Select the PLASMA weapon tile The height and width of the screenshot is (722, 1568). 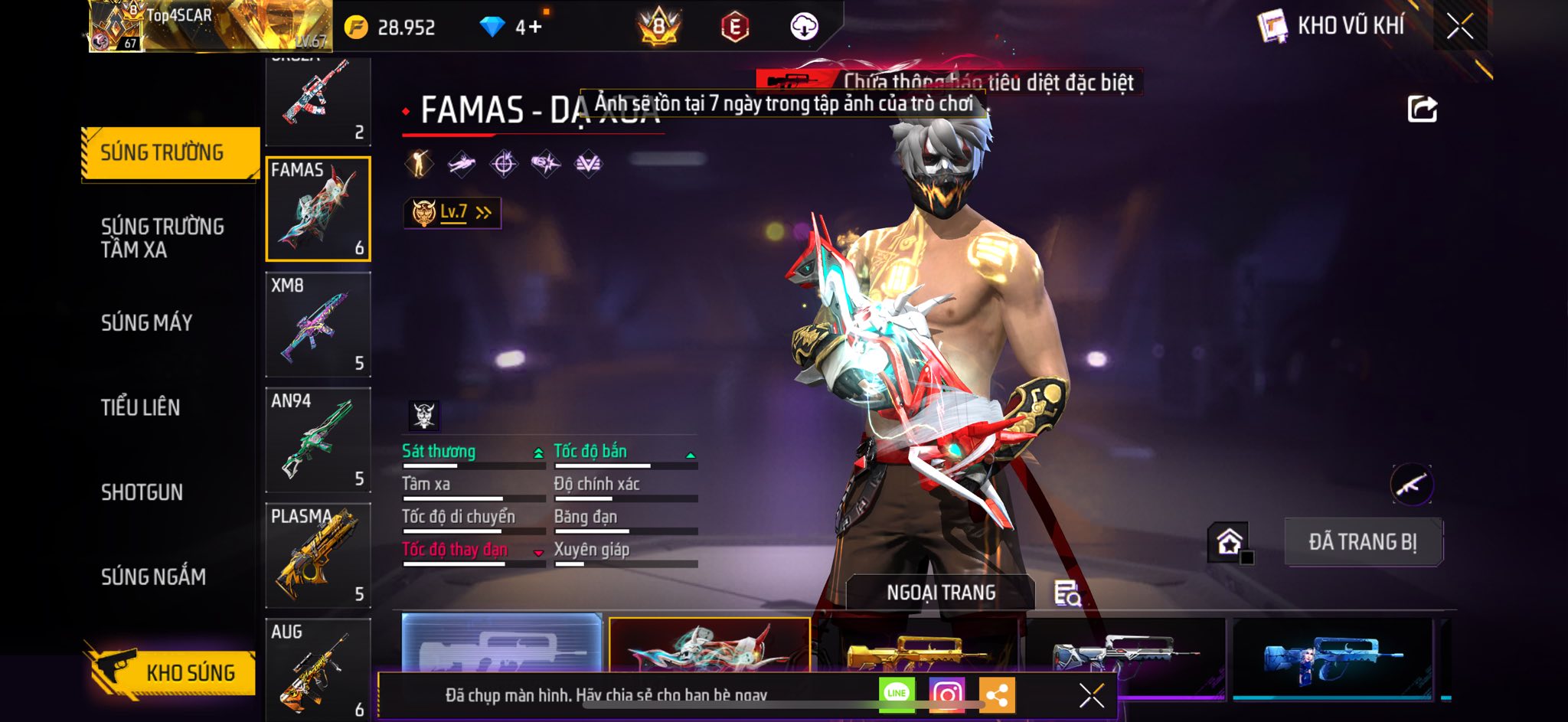click(318, 555)
